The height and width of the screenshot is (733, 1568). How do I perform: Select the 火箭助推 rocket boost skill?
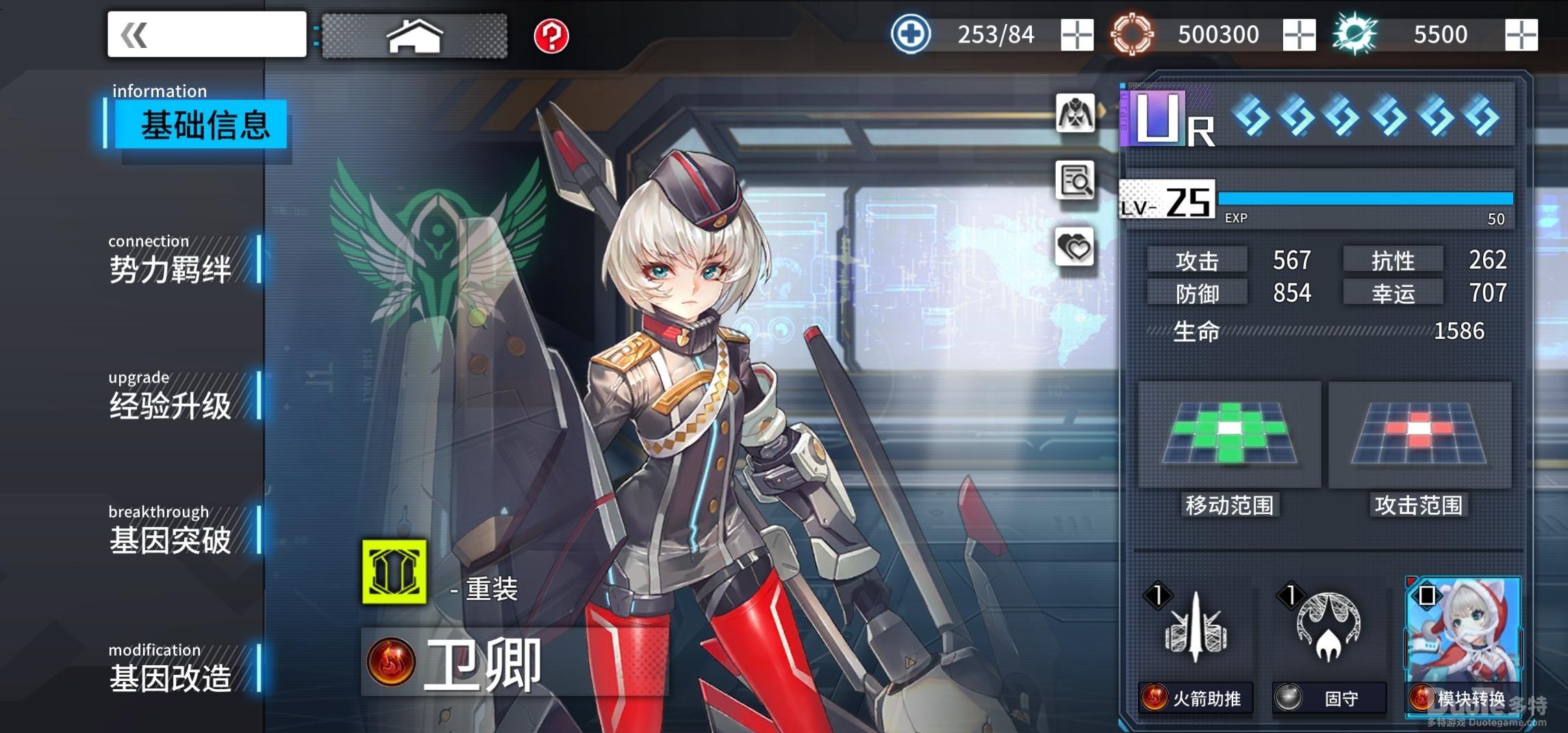pos(1196,643)
